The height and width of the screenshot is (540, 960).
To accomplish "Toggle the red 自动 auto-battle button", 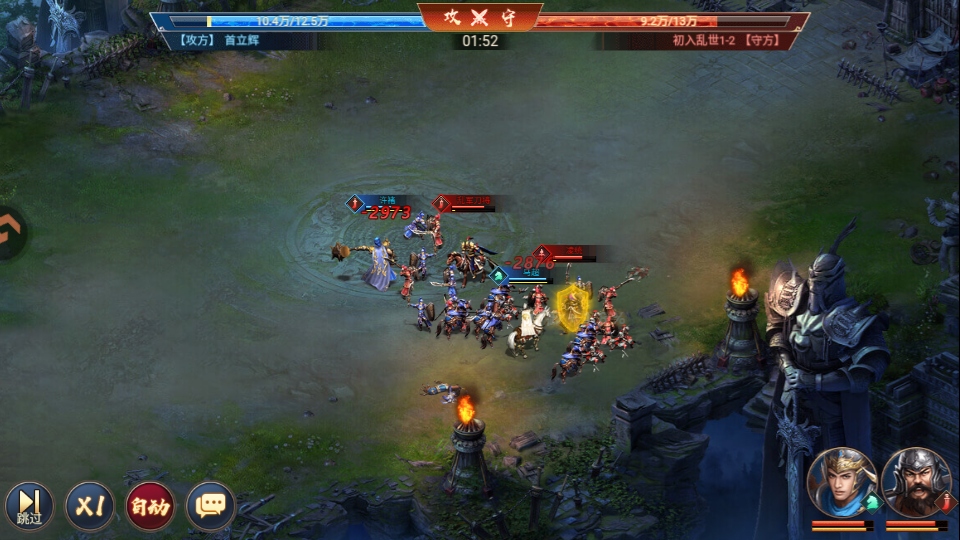I will (149, 506).
